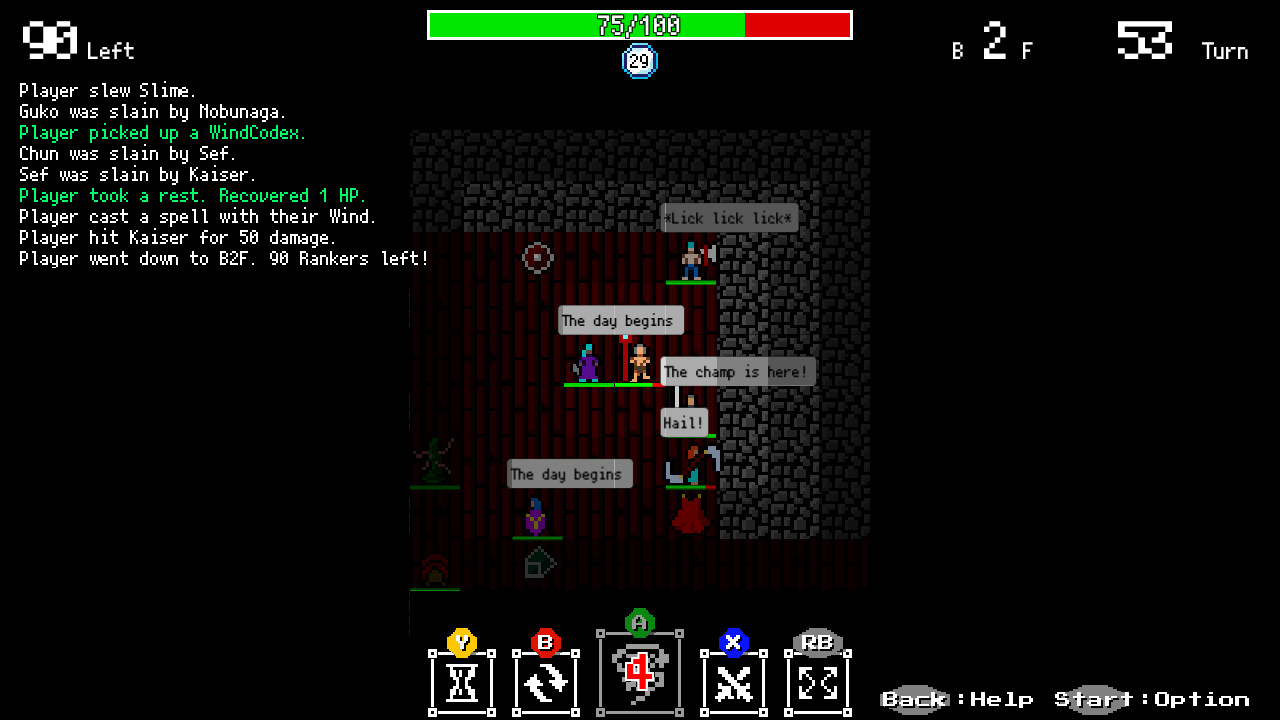Screen dimensions: 1280x720
Task: Toggle the yellow Y gamepad button indicator
Action: [x=461, y=644]
